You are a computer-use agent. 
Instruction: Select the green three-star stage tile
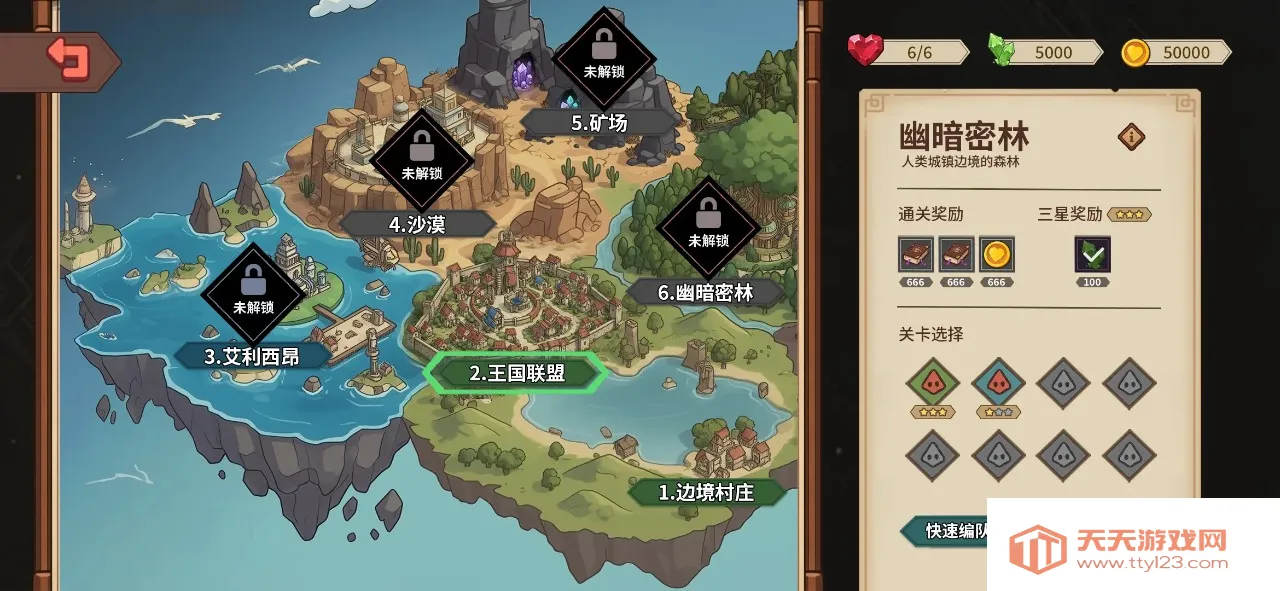[932, 383]
